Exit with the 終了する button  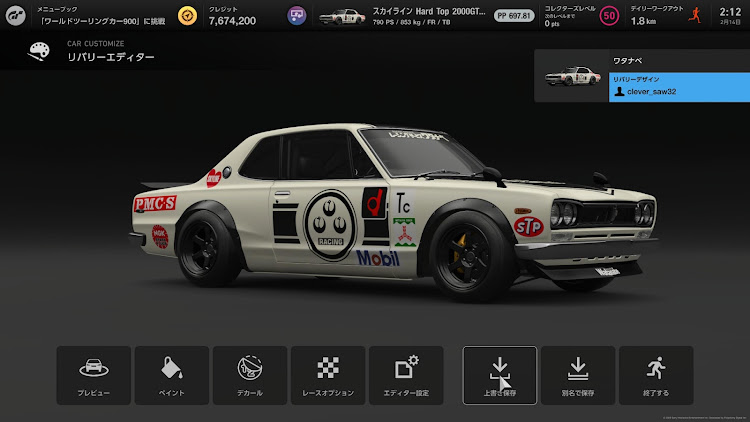tap(656, 375)
